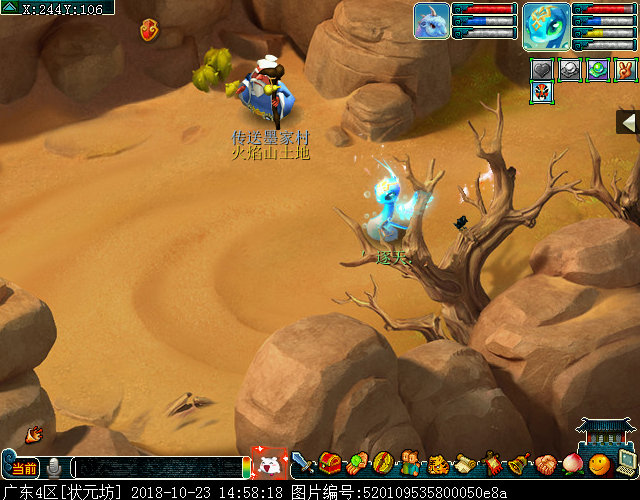Image resolution: width=640 pixels, height=500 pixels.
Task: Select the opera mask buff icon
Action: (x=541, y=93)
